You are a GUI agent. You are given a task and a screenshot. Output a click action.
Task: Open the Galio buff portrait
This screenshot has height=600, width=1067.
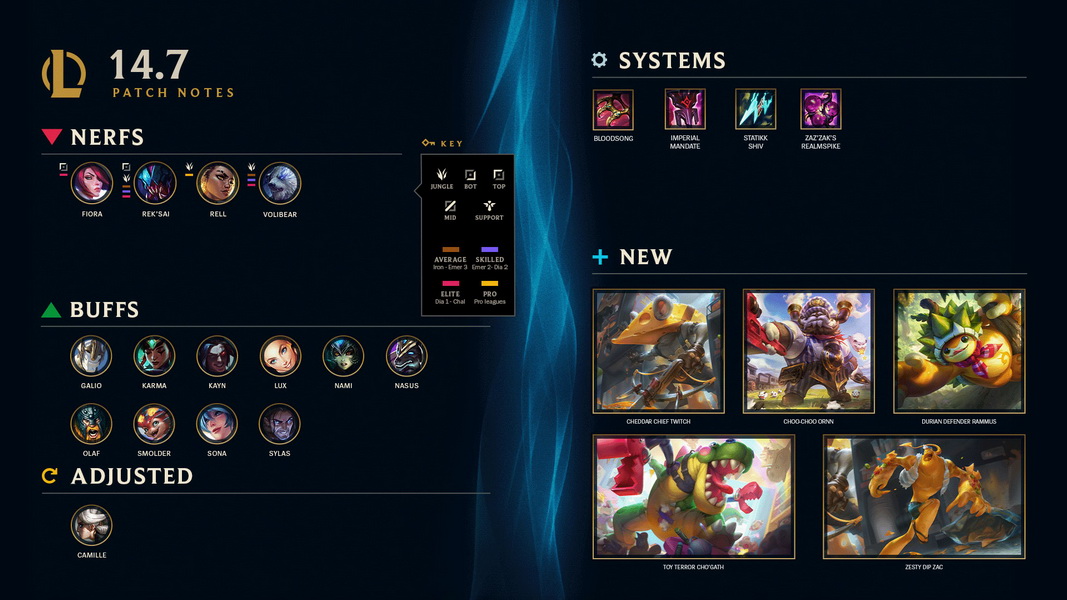pyautogui.click(x=91, y=356)
